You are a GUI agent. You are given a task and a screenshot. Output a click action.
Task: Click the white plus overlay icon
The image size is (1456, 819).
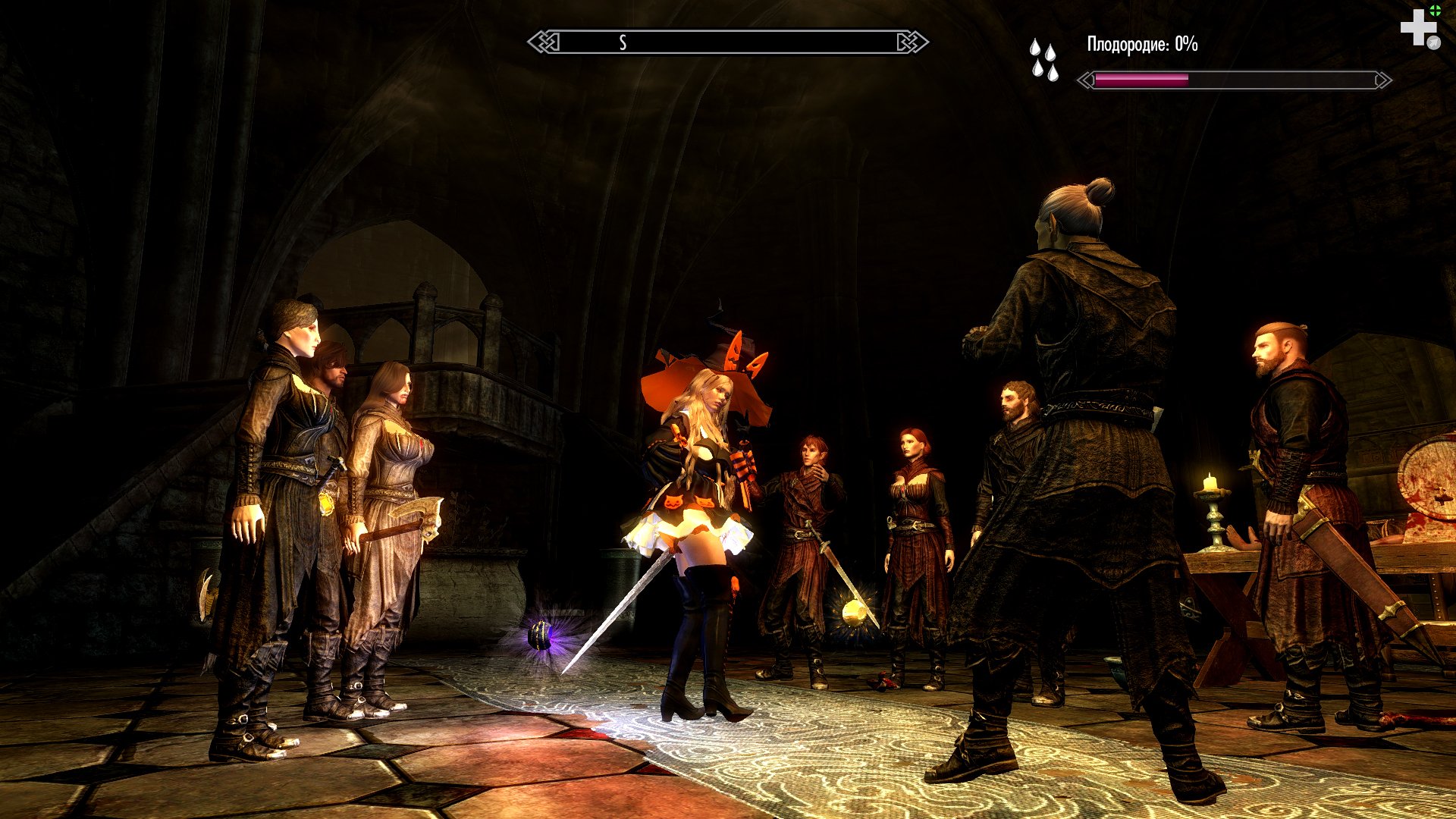click(x=1417, y=28)
